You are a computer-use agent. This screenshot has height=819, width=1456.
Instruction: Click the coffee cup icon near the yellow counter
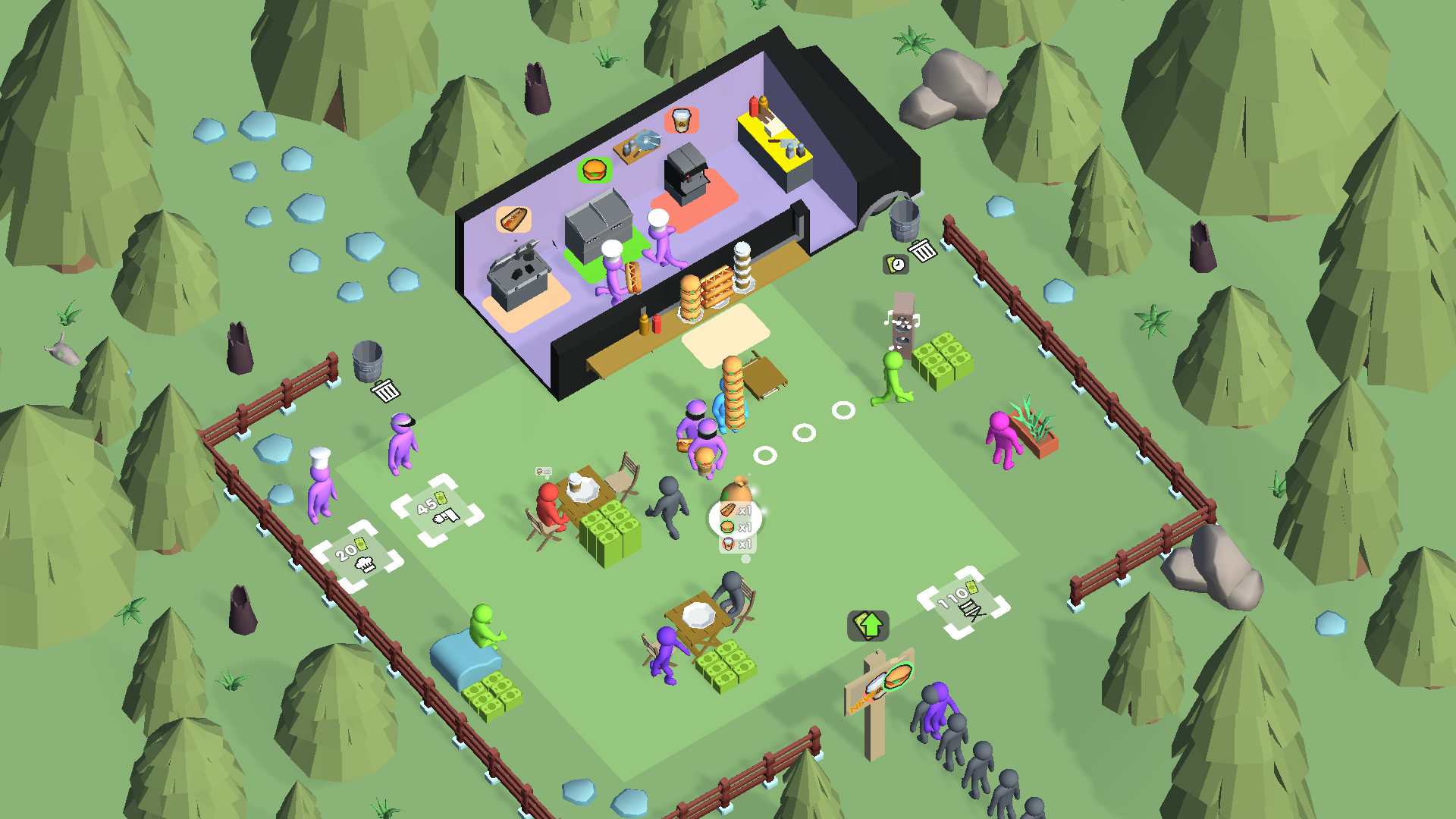pyautogui.click(x=681, y=121)
